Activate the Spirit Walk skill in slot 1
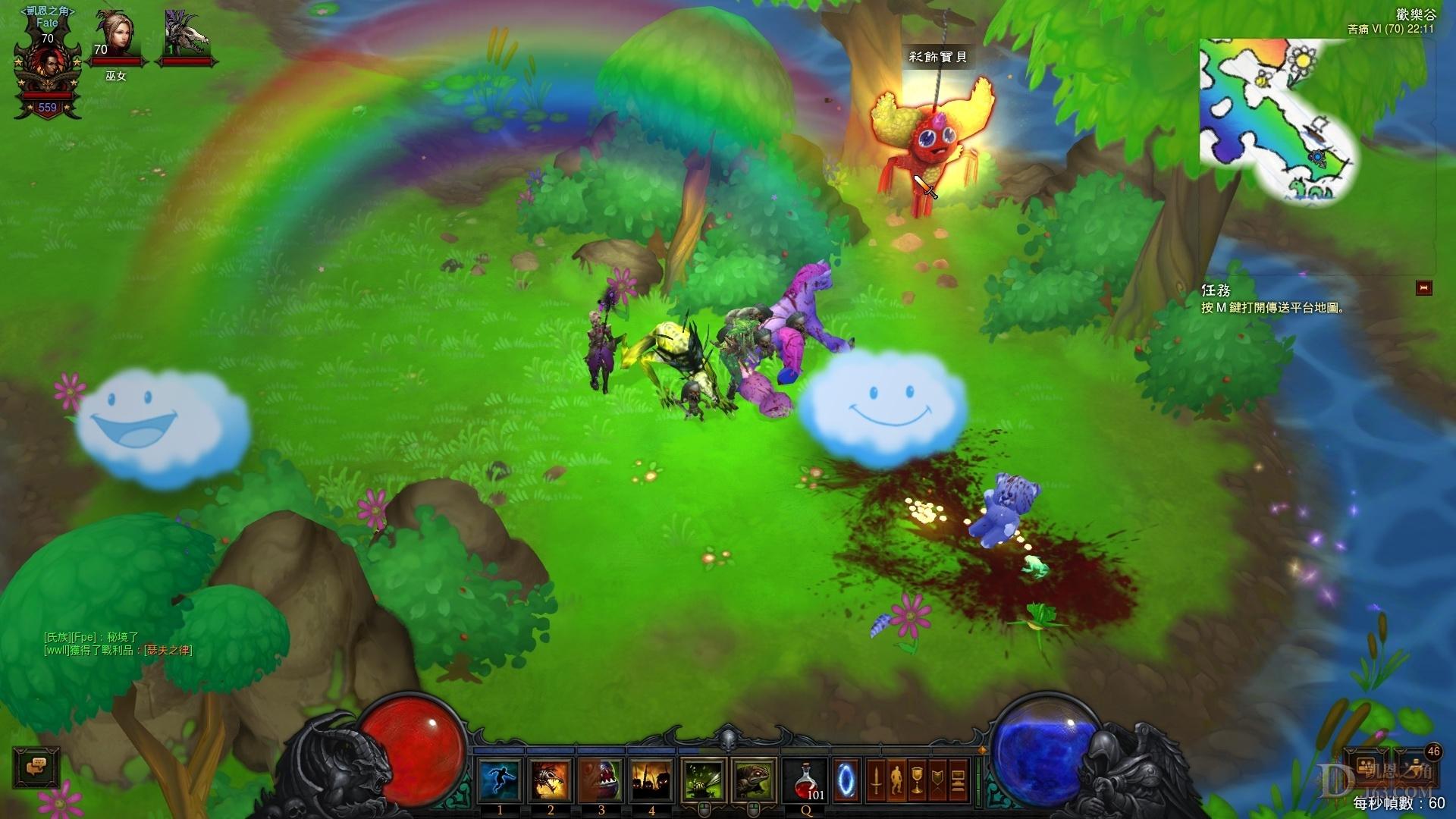This screenshot has width=1456, height=819. (500, 780)
